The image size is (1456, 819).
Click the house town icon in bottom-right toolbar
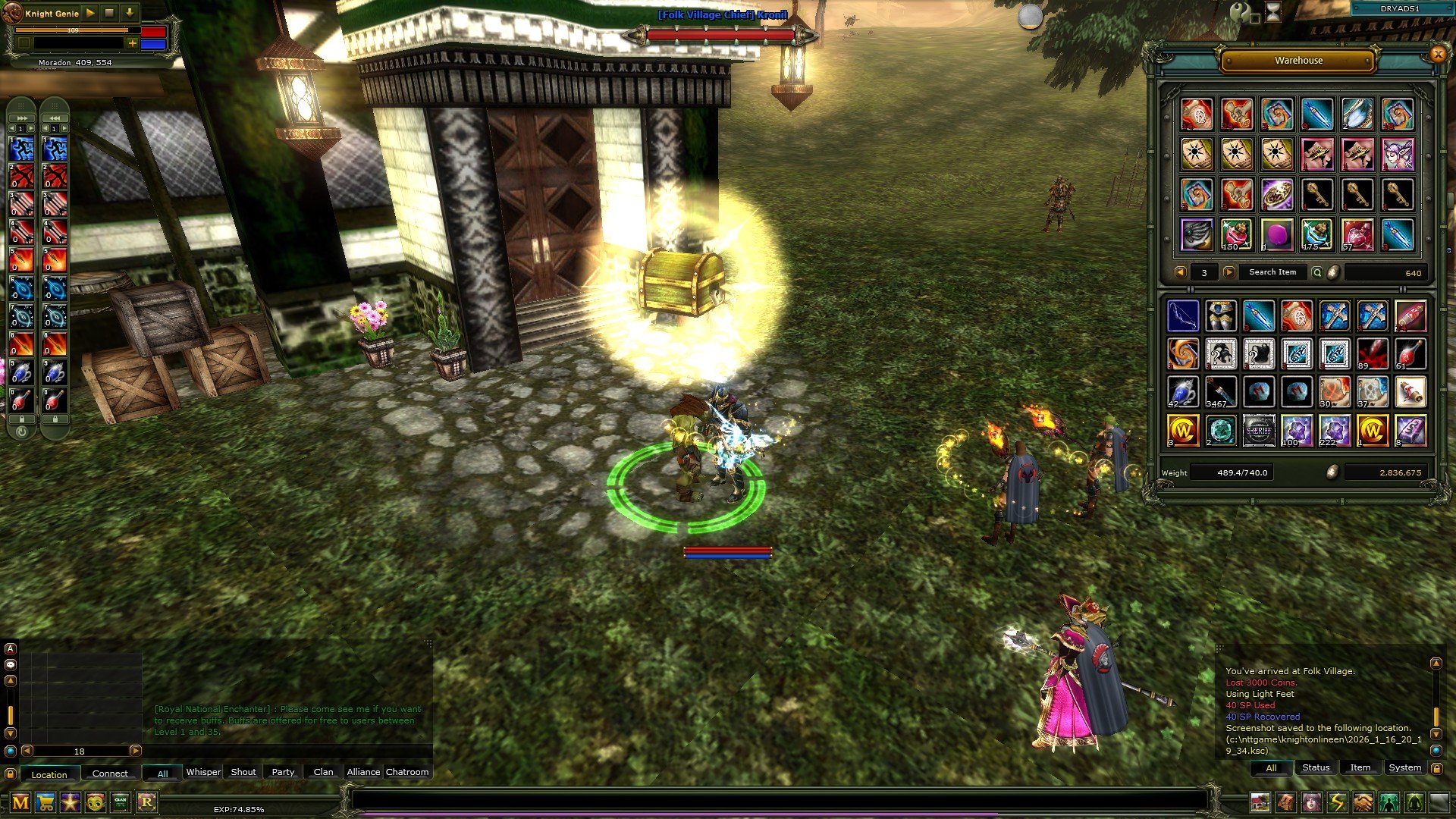pyautogui.click(x=1260, y=802)
